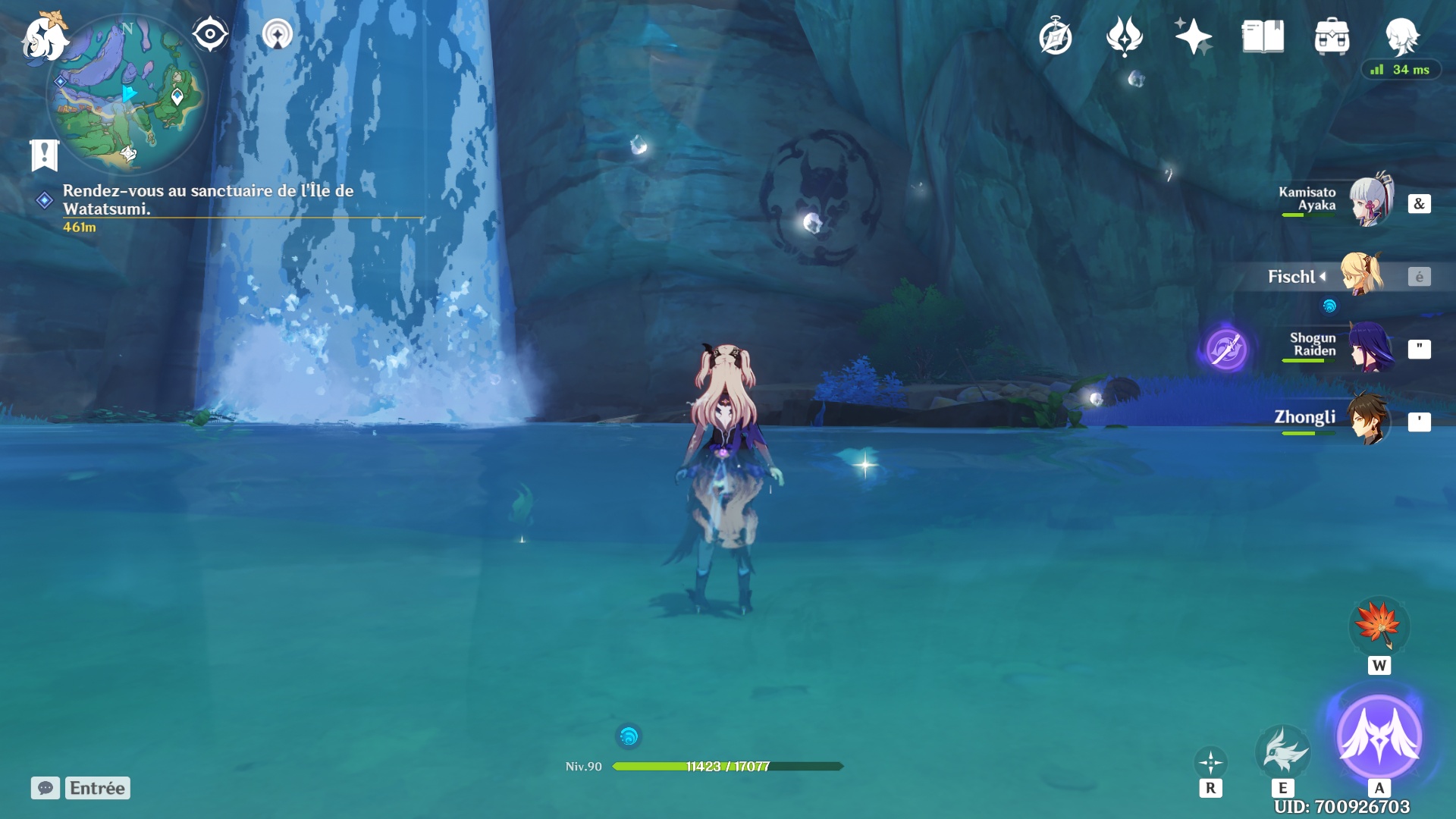Open the battle pass icon
The width and height of the screenshot is (1456, 819).
pos(1124,36)
